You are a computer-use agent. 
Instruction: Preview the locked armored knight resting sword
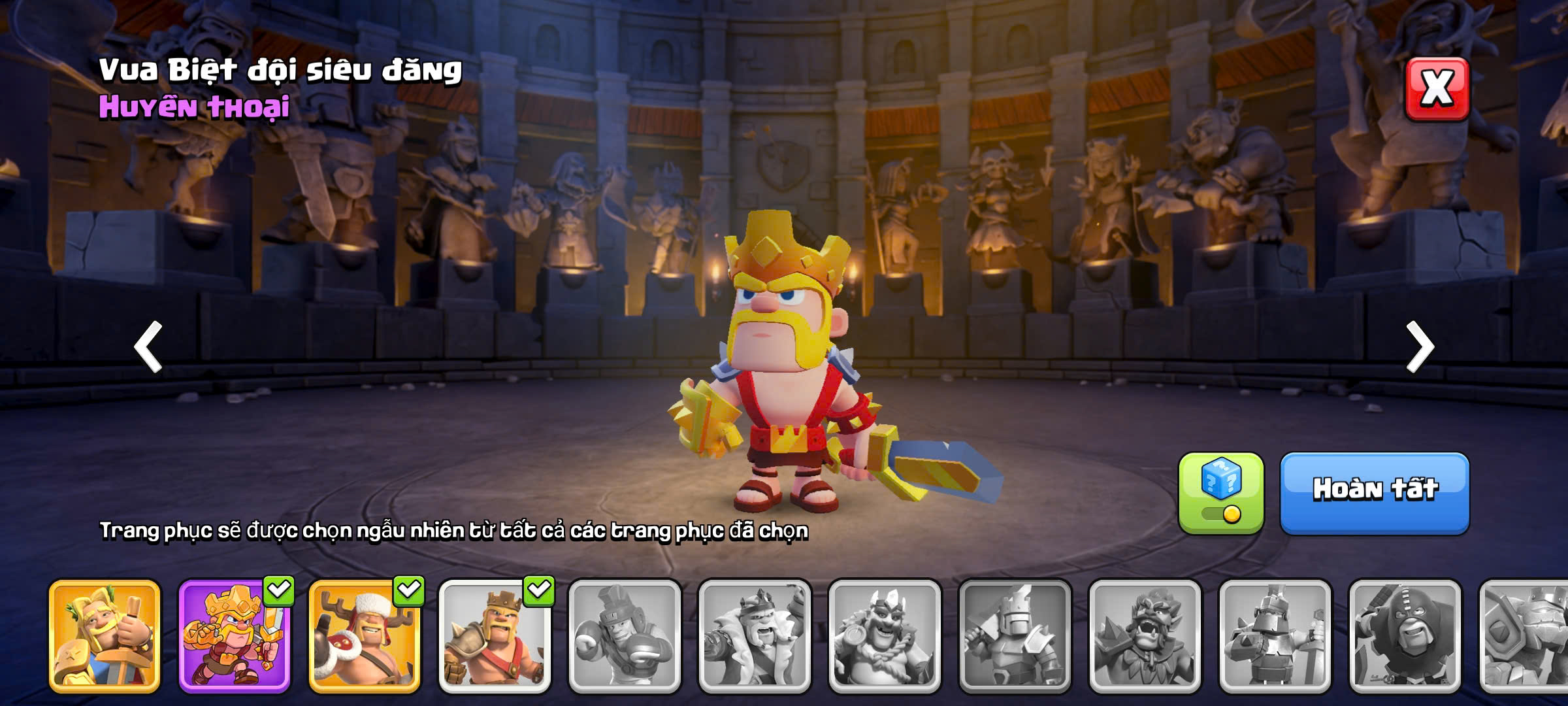click(1275, 636)
